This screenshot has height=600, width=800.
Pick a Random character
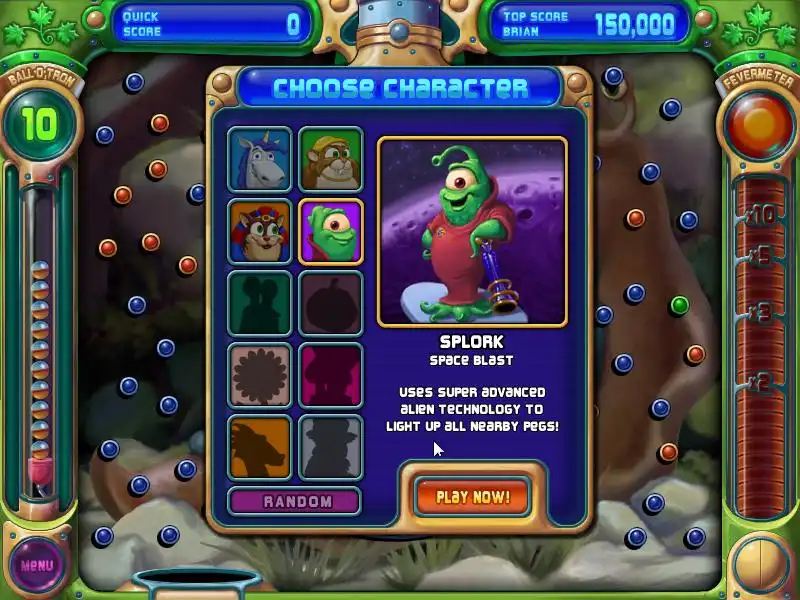pyautogui.click(x=297, y=501)
